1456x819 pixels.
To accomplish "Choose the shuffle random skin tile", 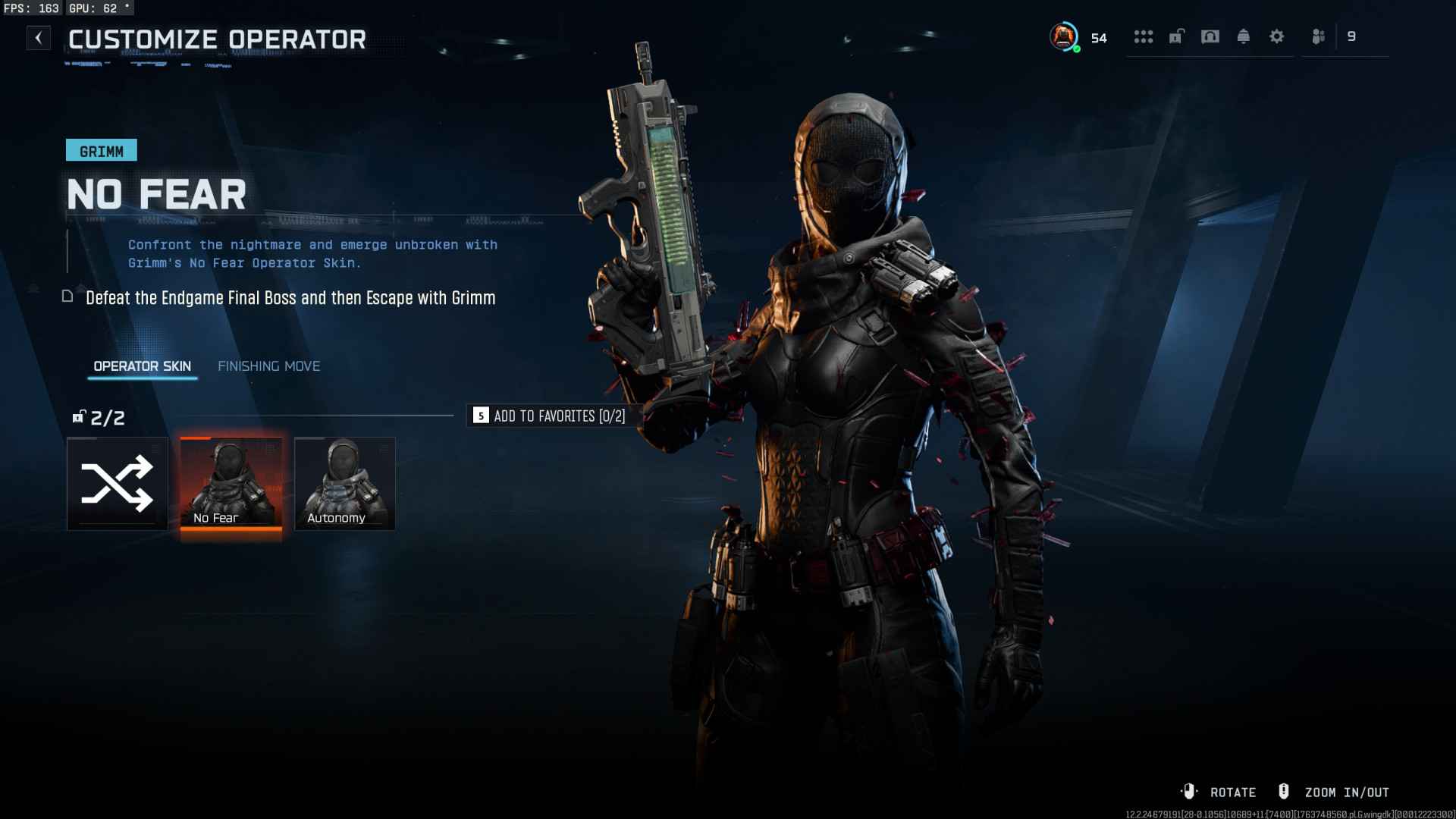I will [118, 484].
